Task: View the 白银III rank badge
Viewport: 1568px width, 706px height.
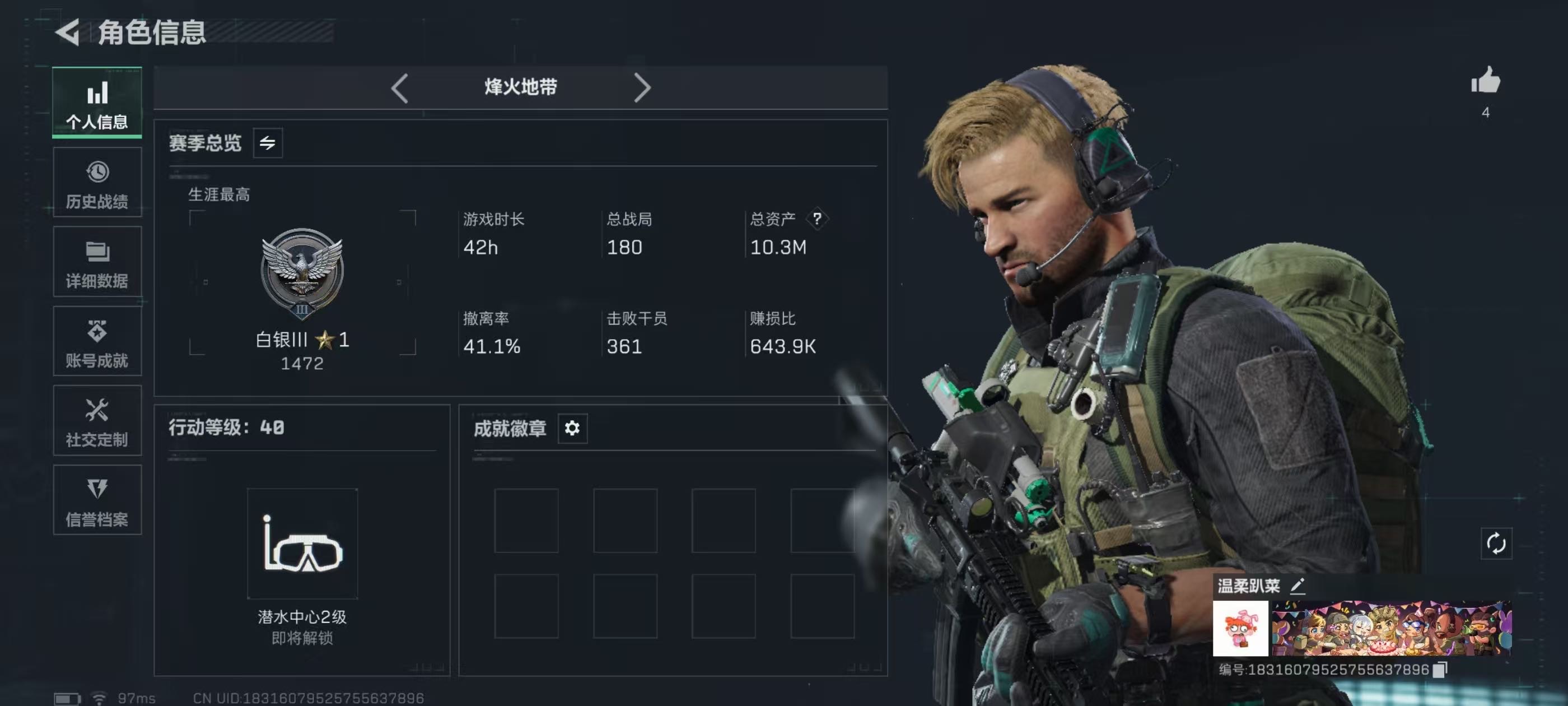Action: click(x=302, y=273)
